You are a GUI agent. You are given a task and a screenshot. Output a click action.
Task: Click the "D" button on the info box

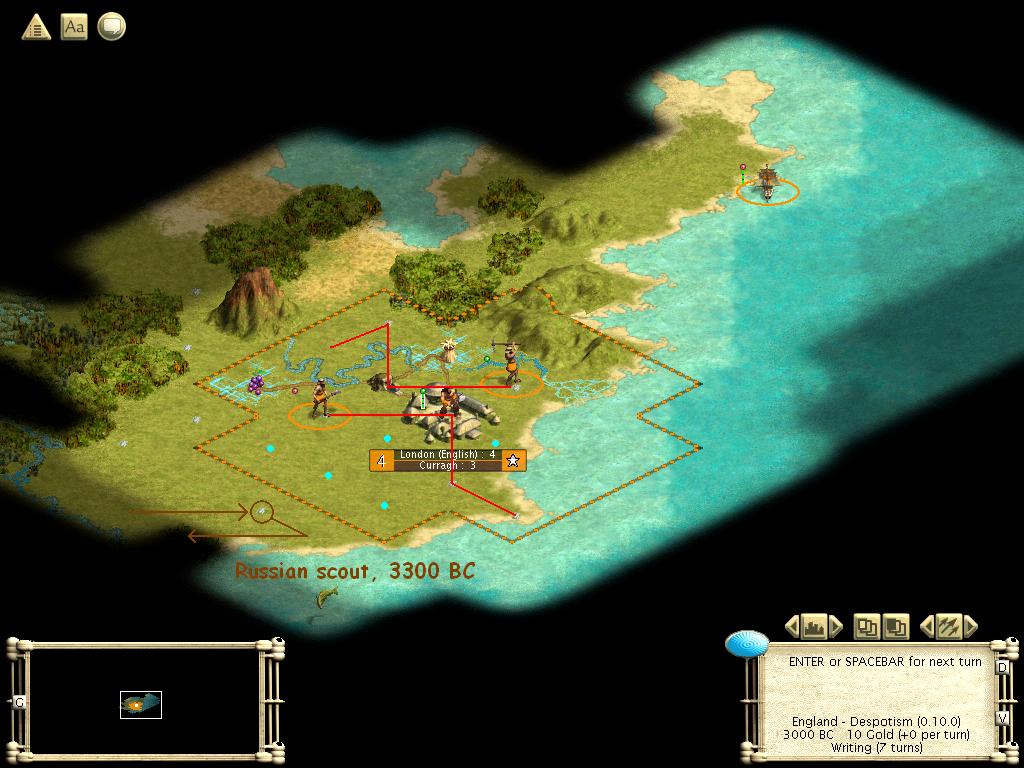click(x=1002, y=667)
